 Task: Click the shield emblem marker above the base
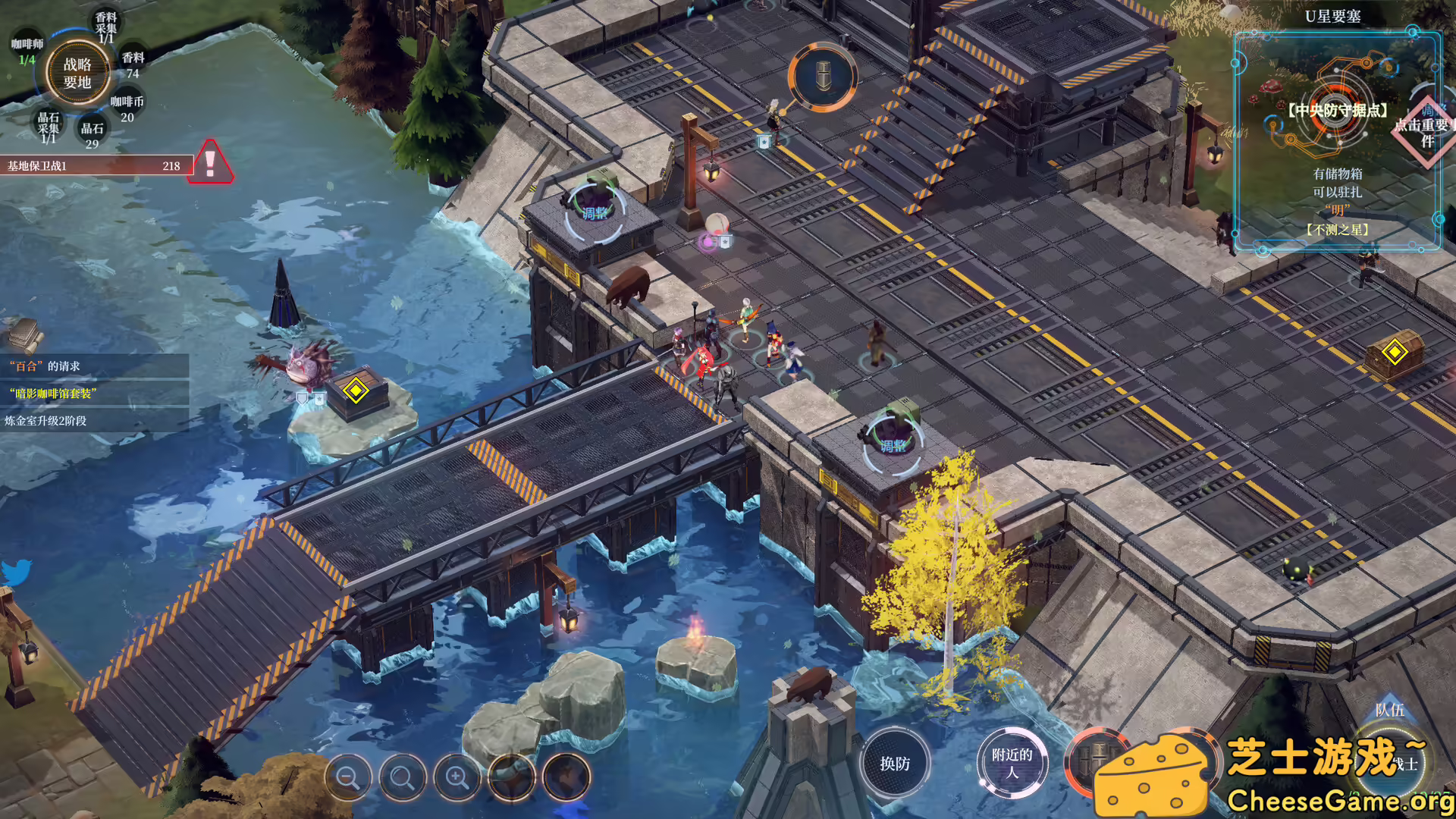tap(823, 77)
